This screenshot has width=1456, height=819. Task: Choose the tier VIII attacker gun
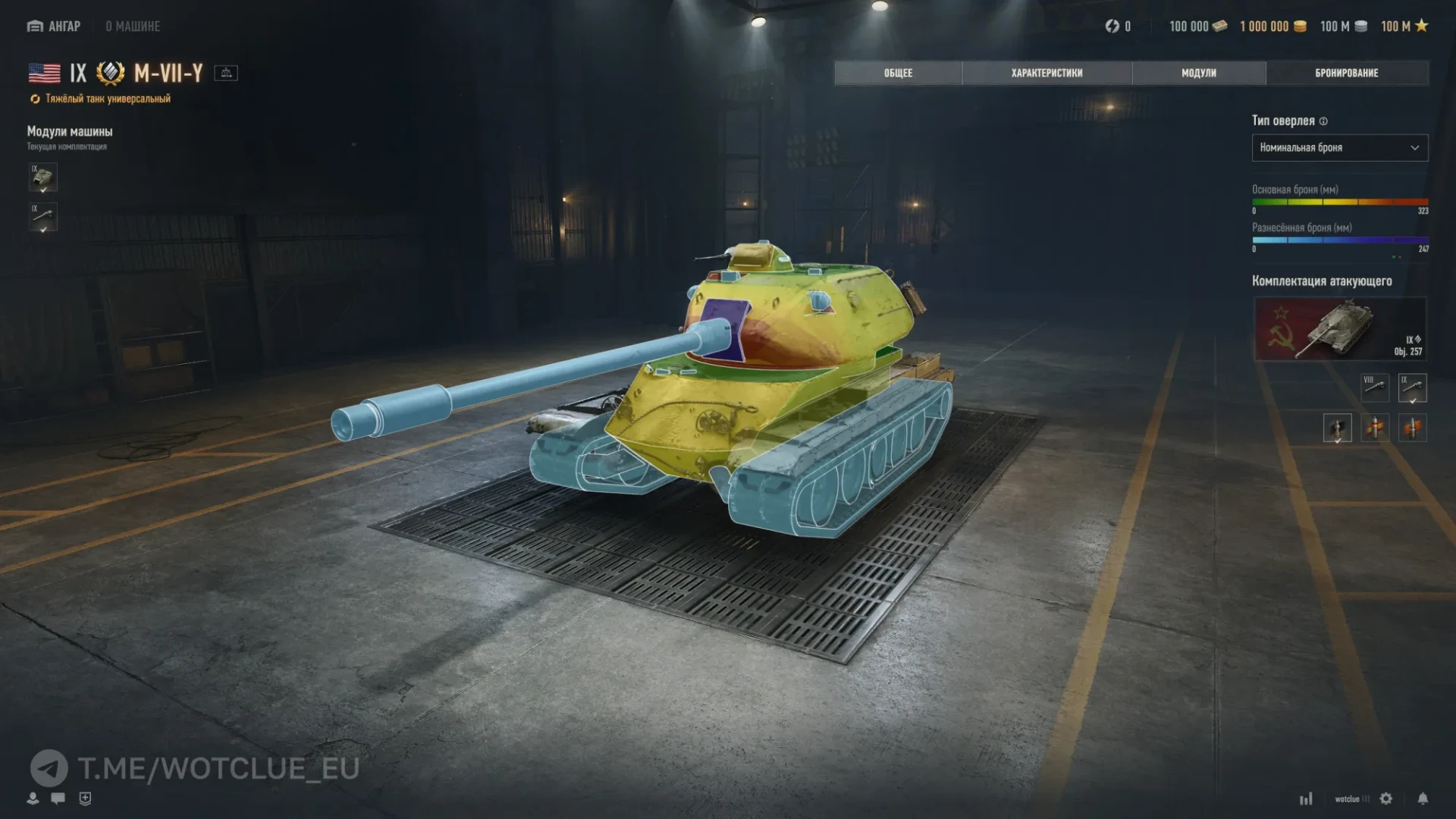1375,388
